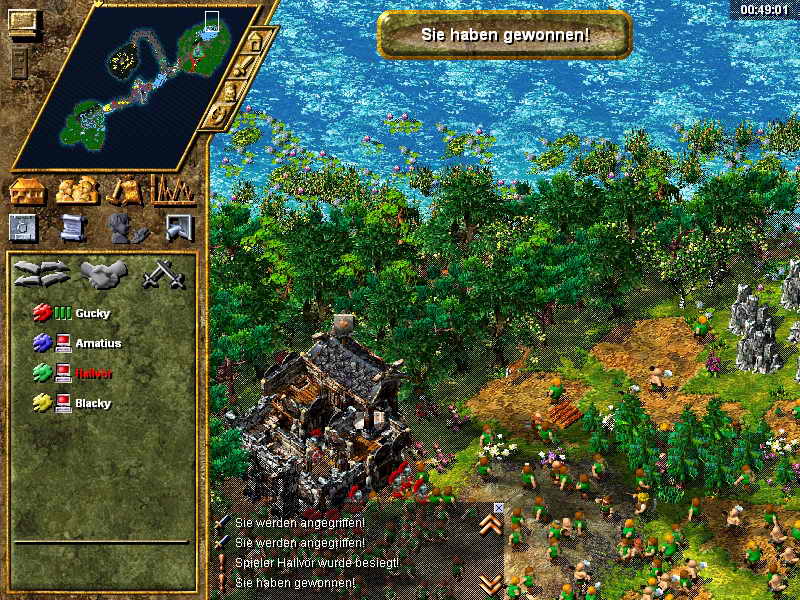Select defeated player Hallvor in the list

[x=94, y=373]
